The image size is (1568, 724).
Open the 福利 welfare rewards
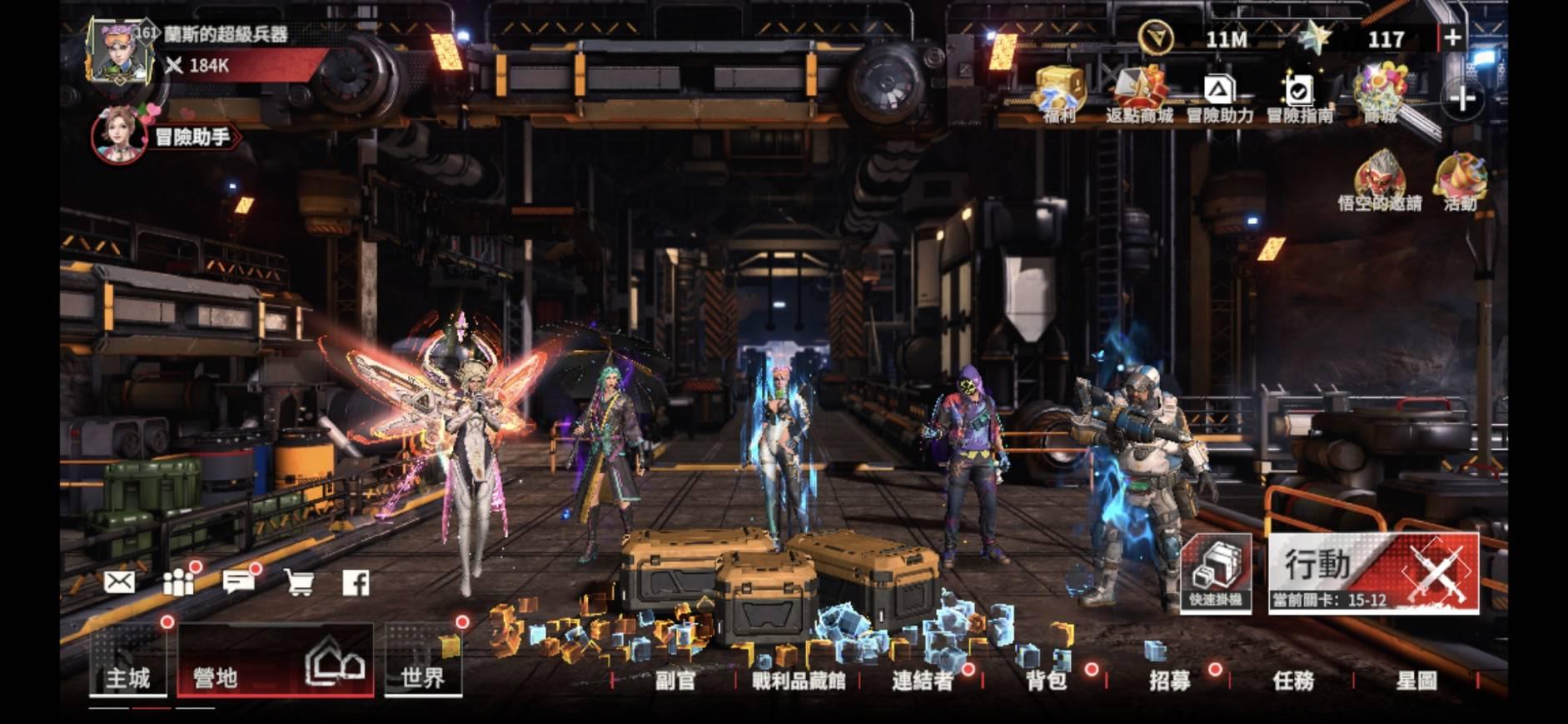(1060, 94)
